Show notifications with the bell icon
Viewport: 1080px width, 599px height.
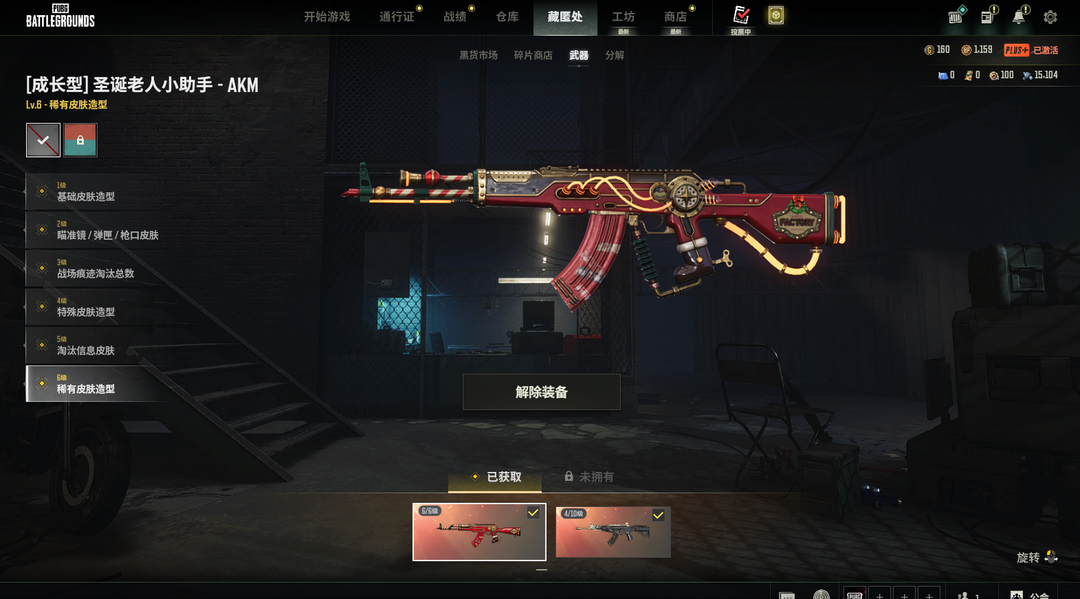tap(1019, 17)
